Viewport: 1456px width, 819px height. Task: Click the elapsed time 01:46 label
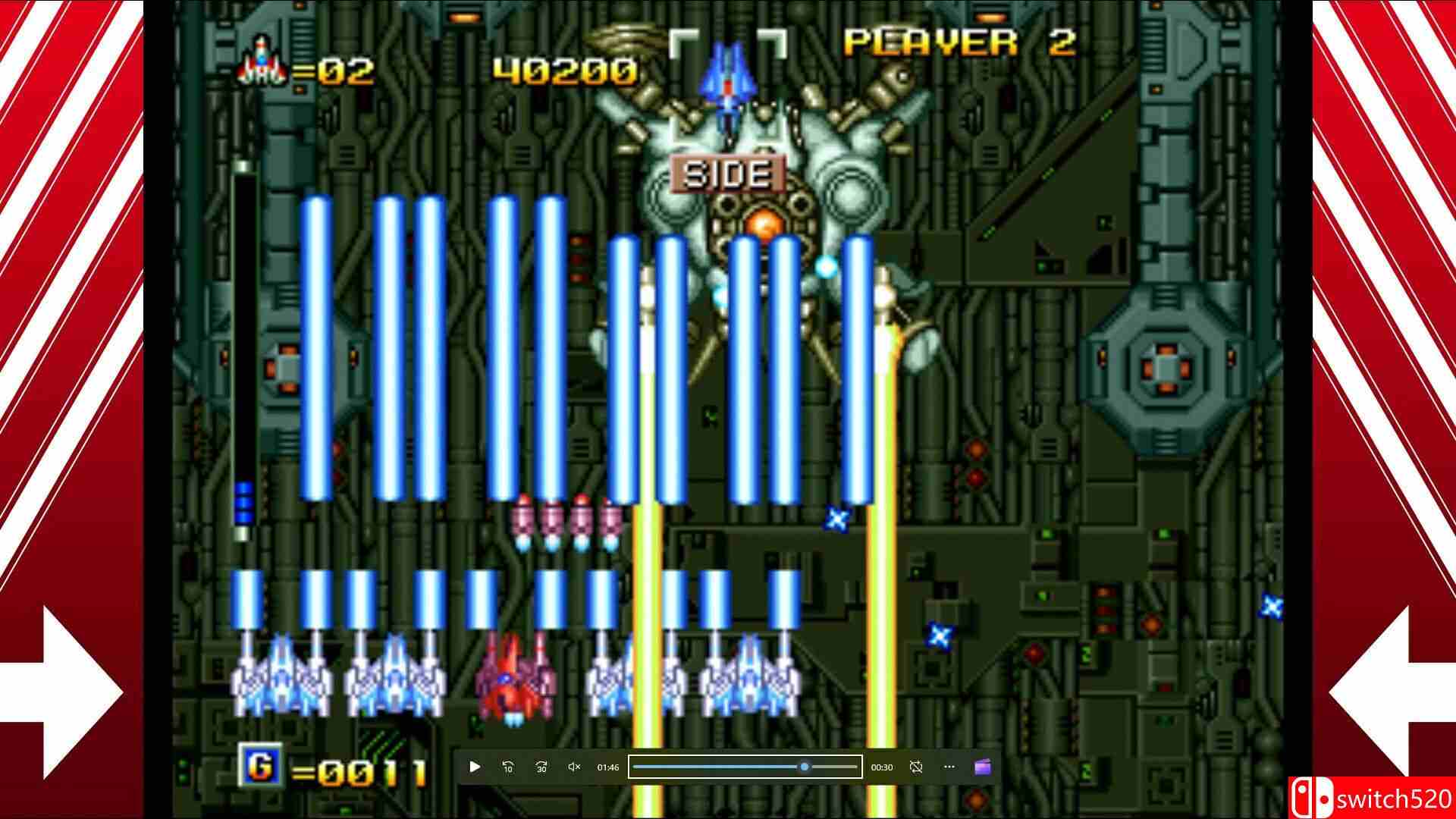pyautogui.click(x=607, y=767)
